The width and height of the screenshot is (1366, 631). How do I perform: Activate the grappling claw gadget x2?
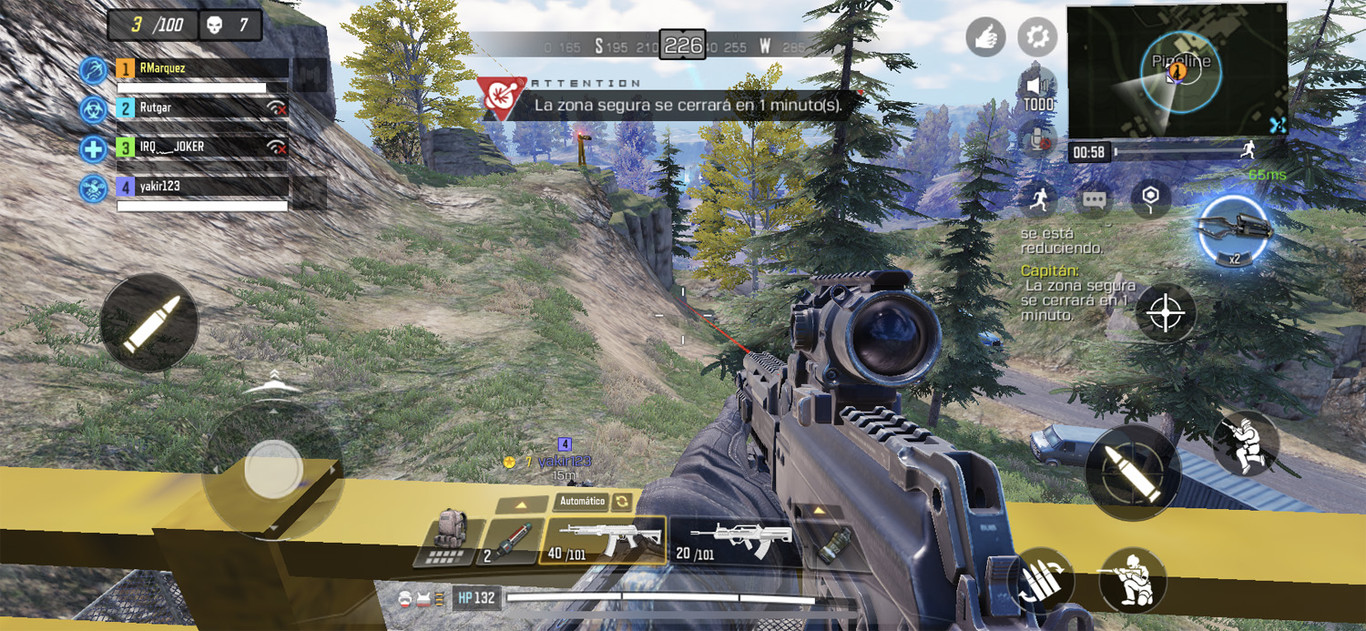1234,231
